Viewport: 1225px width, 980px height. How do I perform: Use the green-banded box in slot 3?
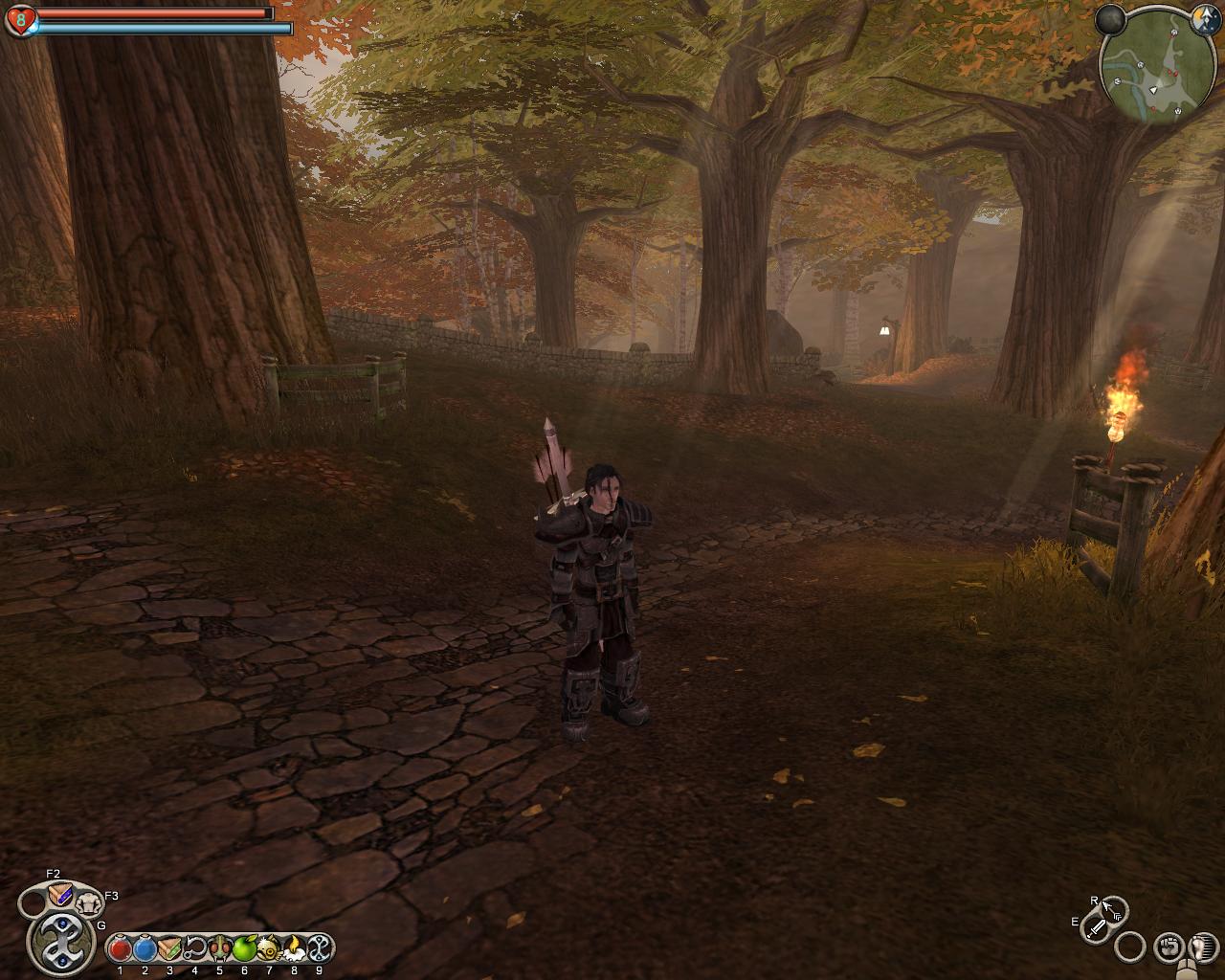tap(169, 948)
